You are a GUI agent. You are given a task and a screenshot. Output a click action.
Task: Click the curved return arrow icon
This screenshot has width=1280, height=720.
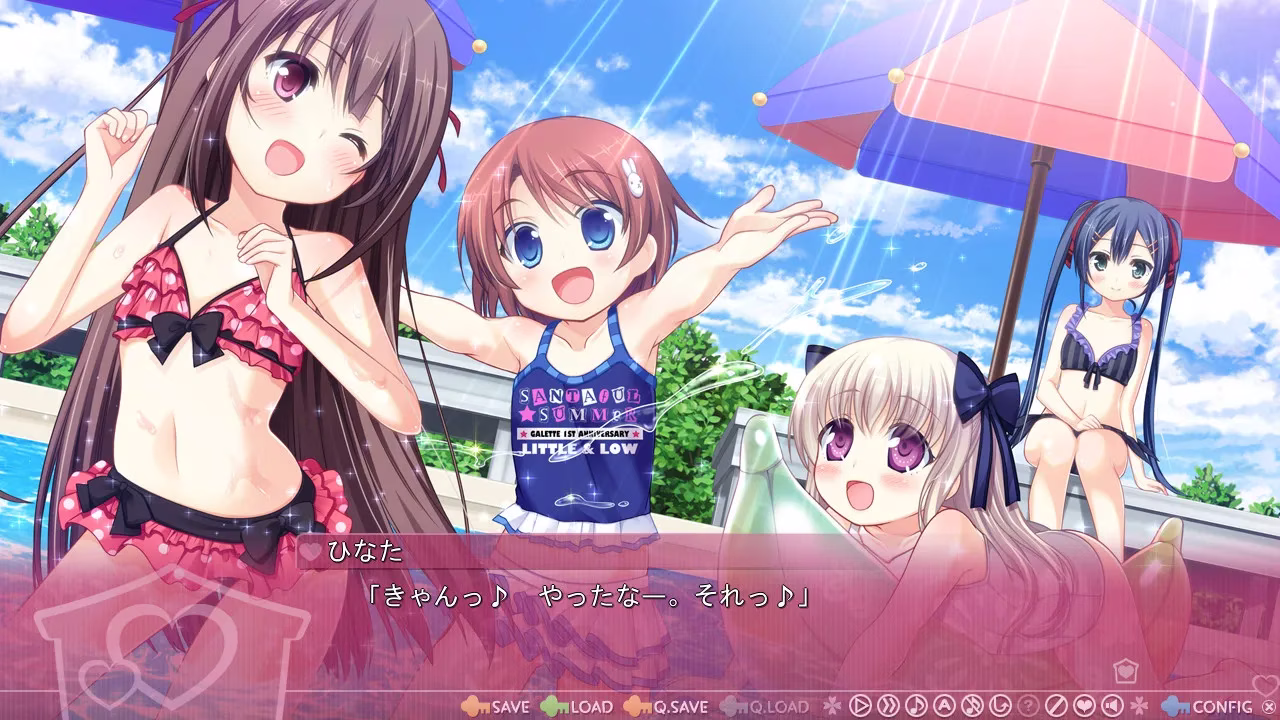point(999,707)
